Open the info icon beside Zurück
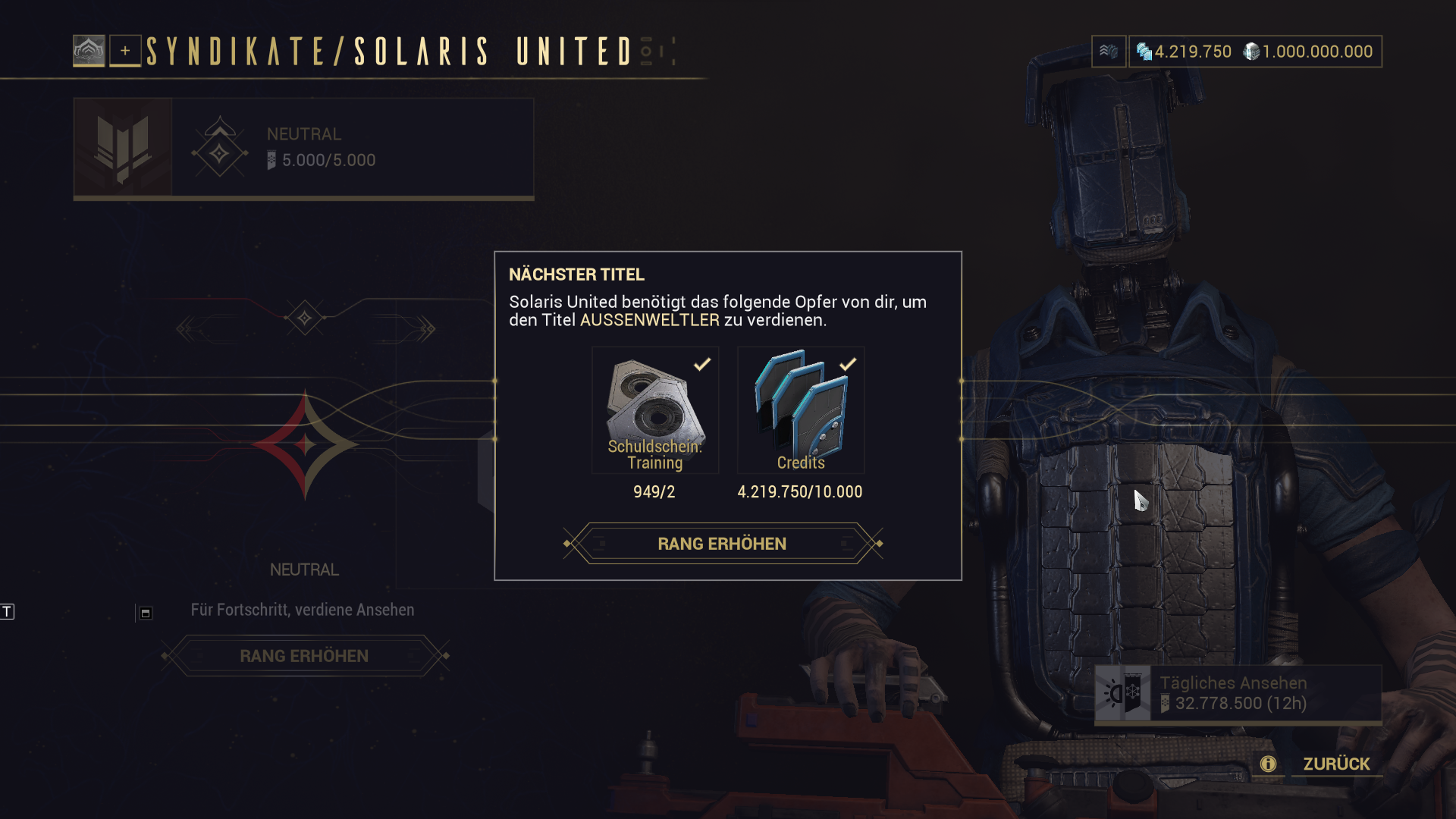This screenshot has width=1456, height=819. coord(1268,764)
